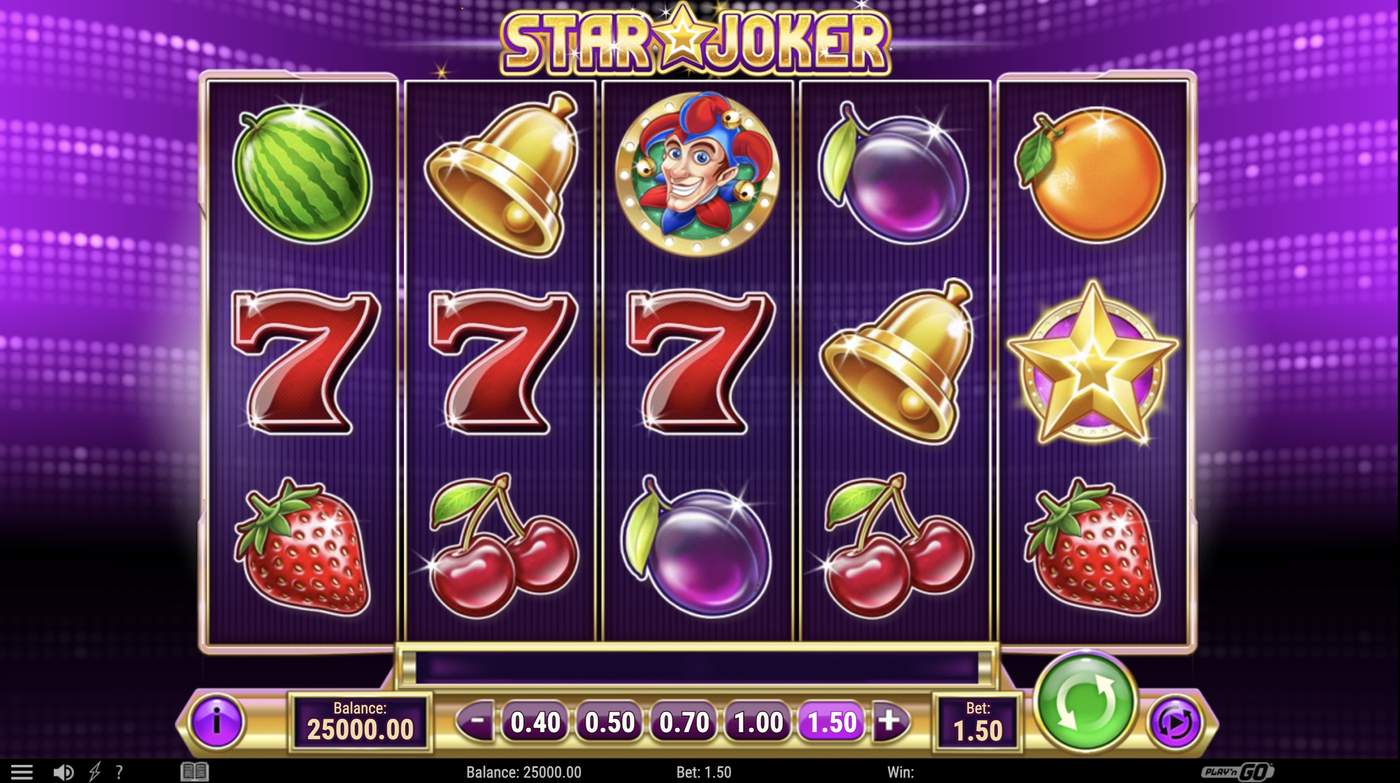The width and height of the screenshot is (1400, 783).
Task: Select the 0.70 bet chip
Action: [x=681, y=720]
